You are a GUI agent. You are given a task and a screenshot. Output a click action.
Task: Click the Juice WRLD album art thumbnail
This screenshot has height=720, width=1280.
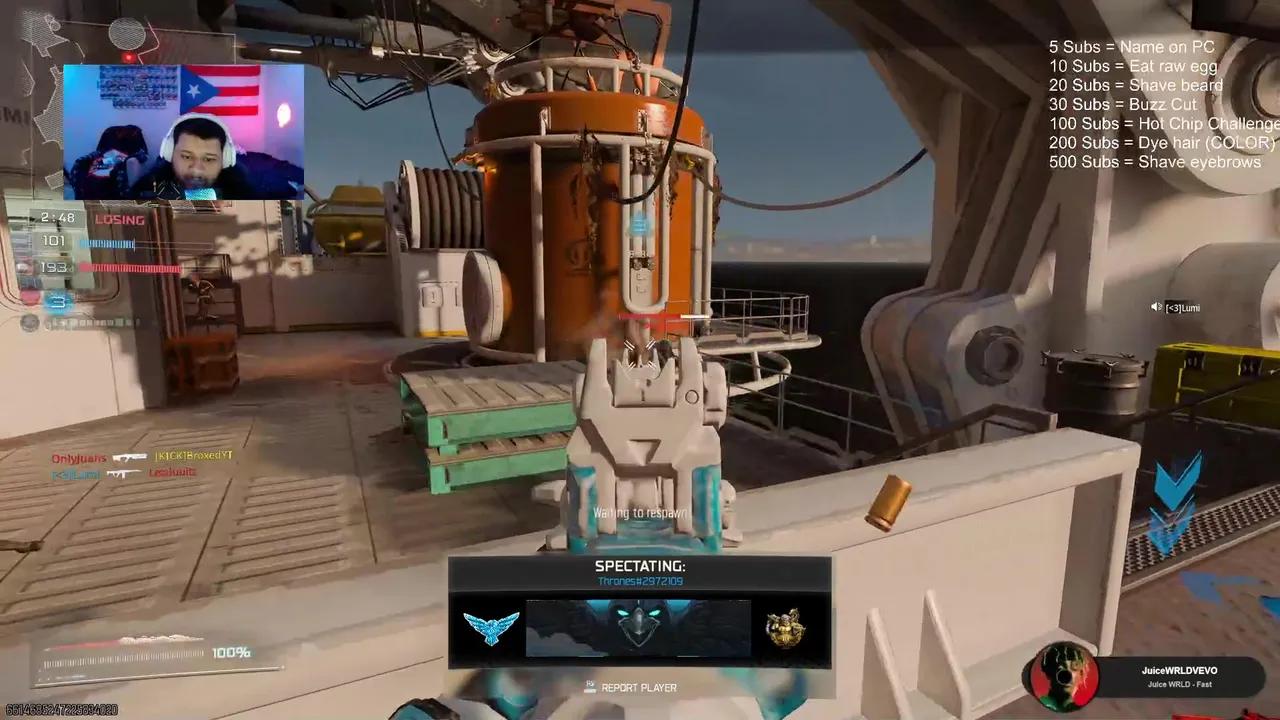[1065, 678]
